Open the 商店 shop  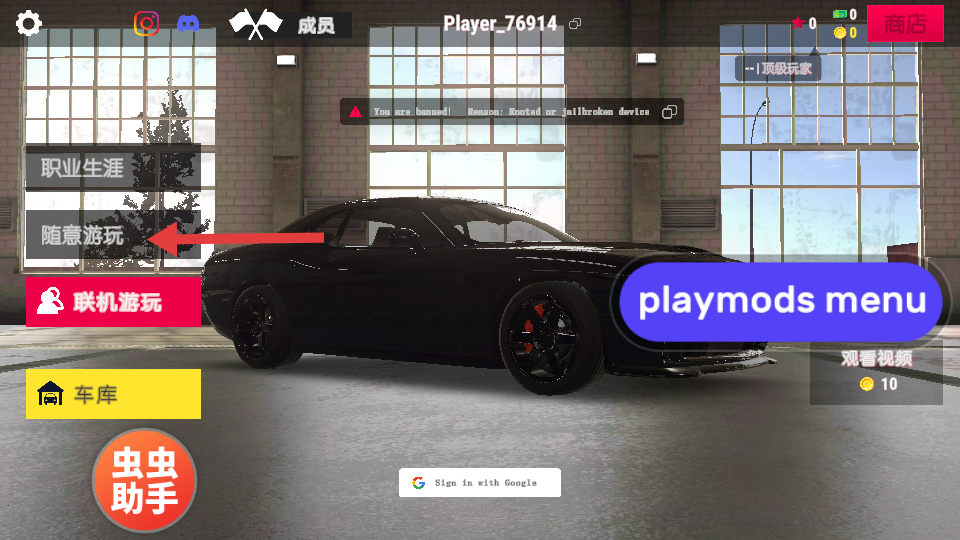coord(905,24)
